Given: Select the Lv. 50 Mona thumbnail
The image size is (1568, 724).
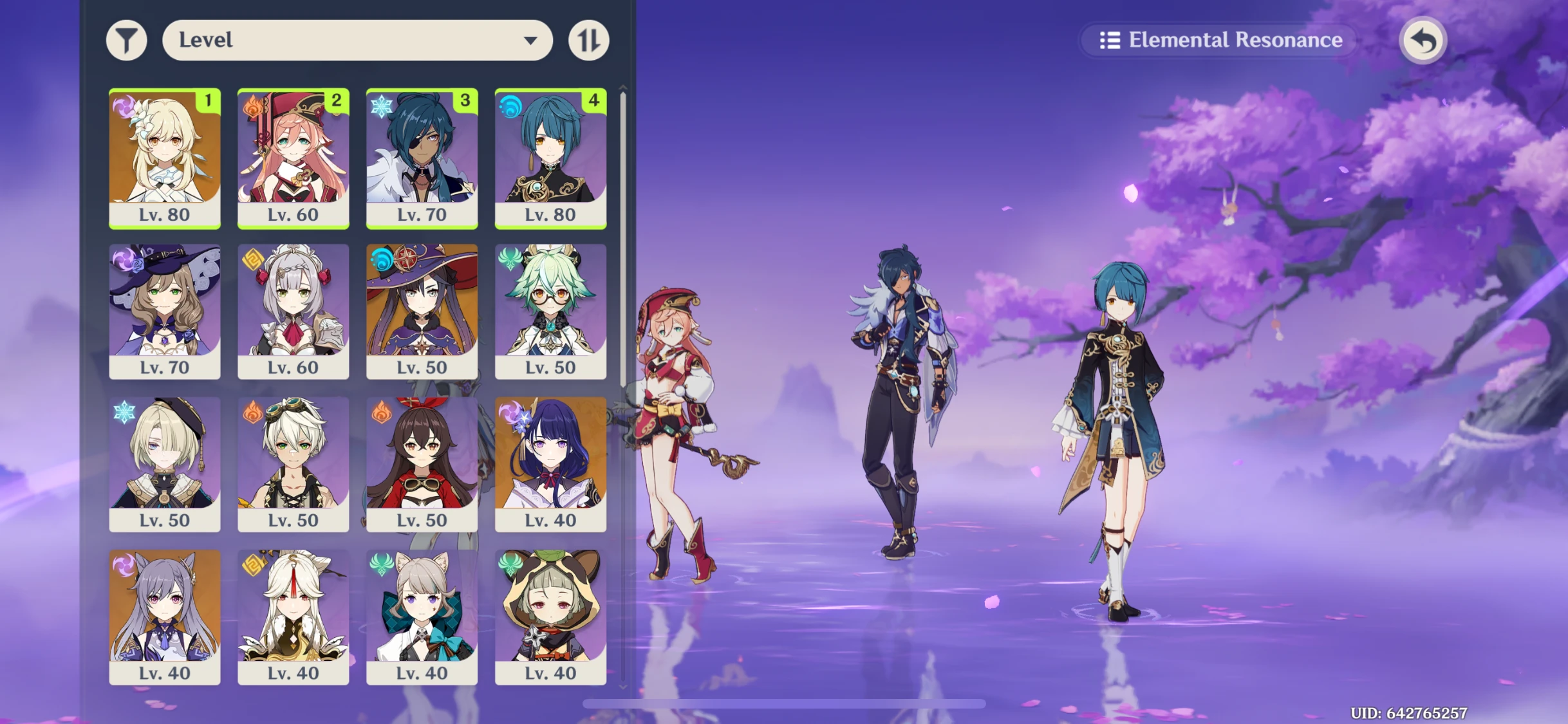Looking at the screenshot, I should [422, 311].
